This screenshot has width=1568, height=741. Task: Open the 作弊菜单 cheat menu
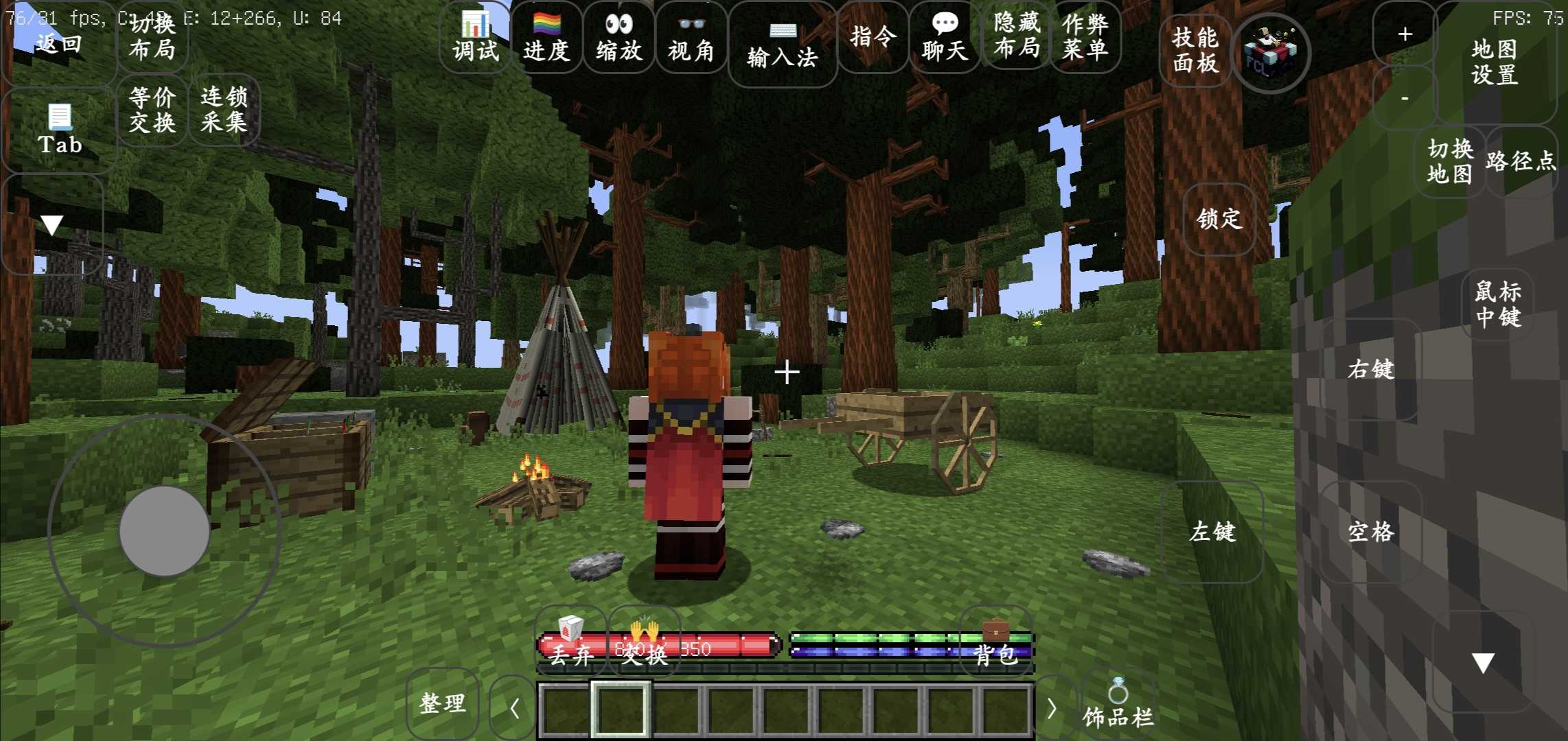click(1085, 36)
